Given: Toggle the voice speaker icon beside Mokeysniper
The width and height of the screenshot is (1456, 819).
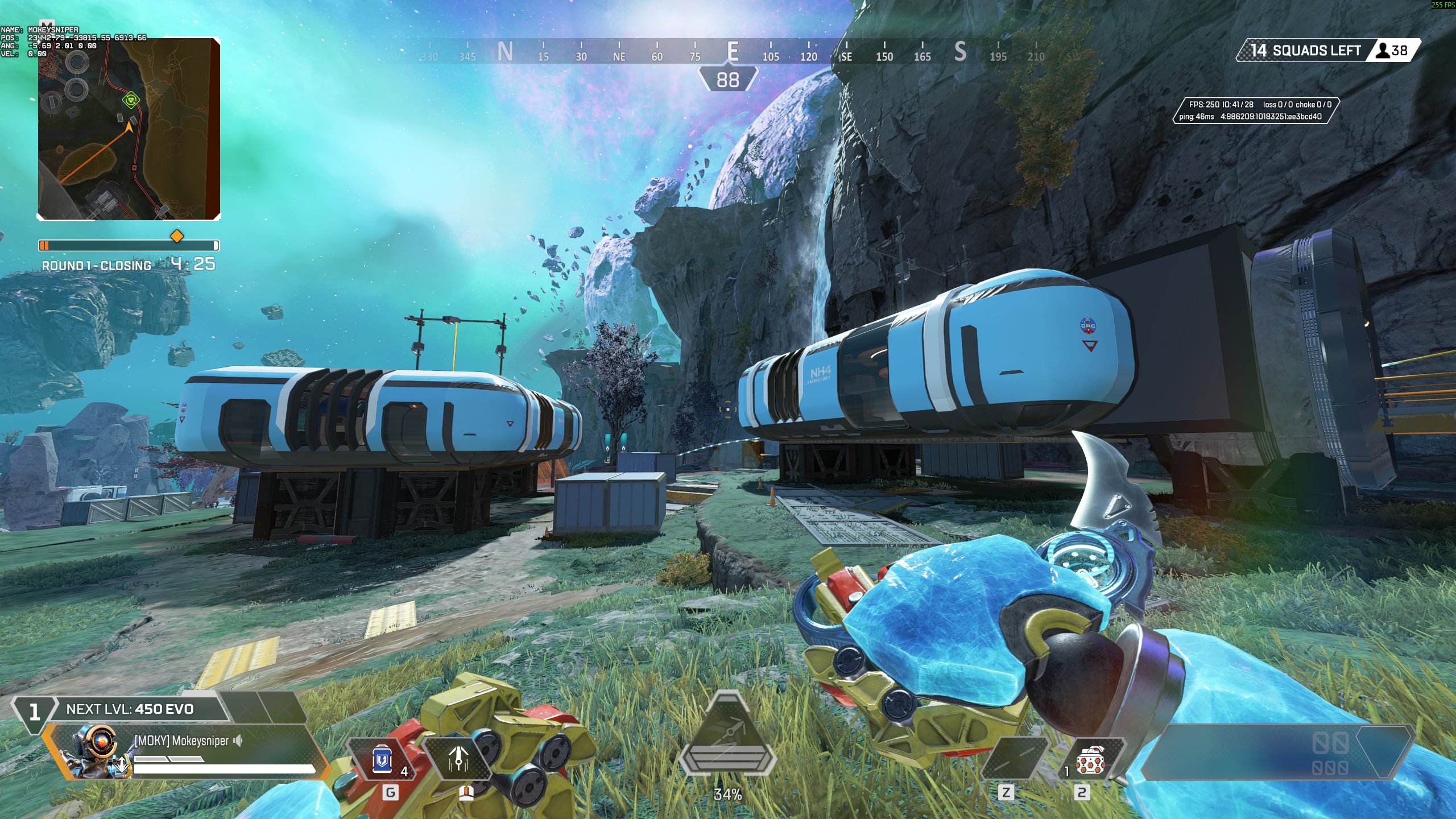Looking at the screenshot, I should 238,740.
